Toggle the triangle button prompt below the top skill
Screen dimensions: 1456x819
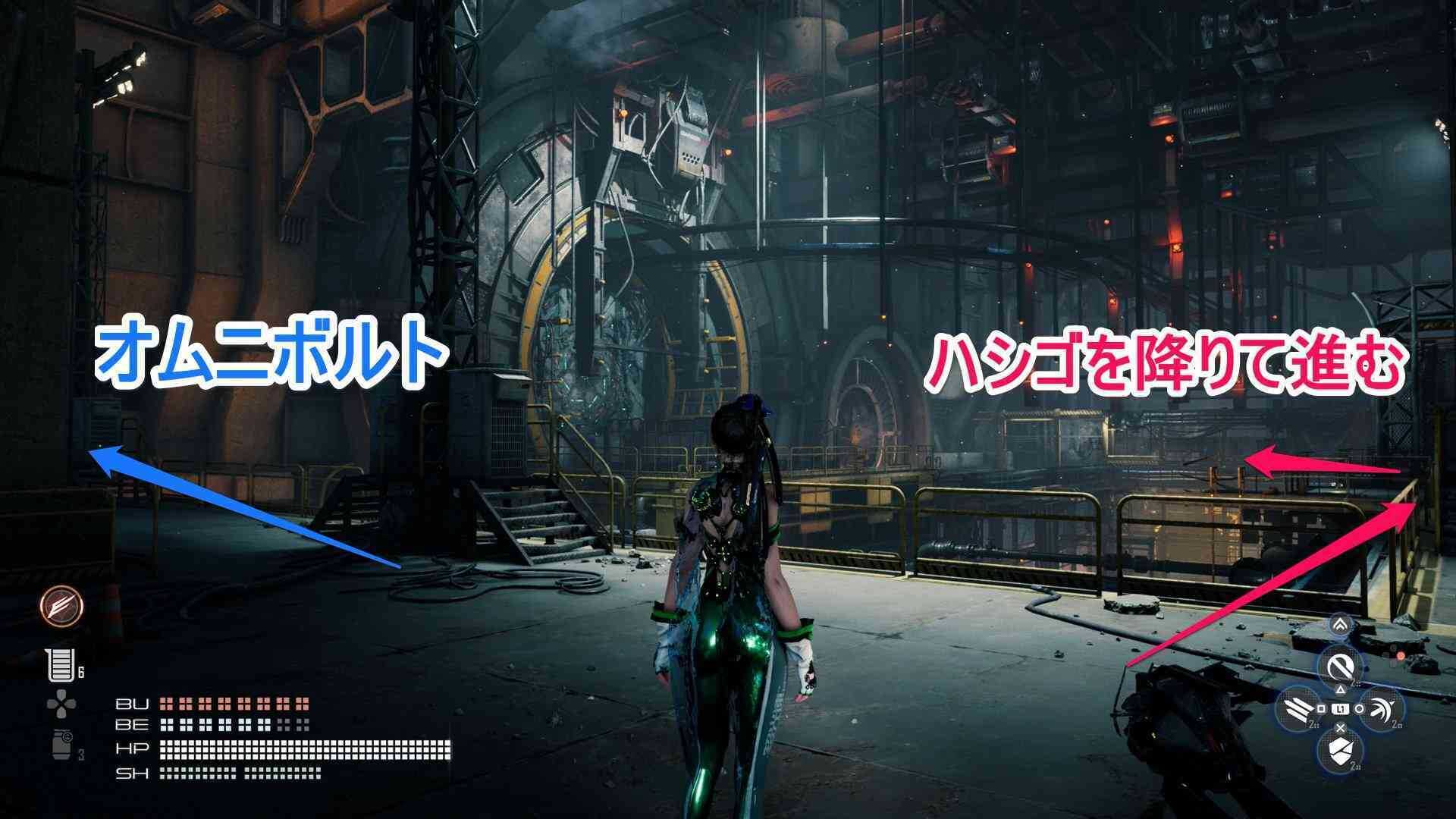point(1340,689)
